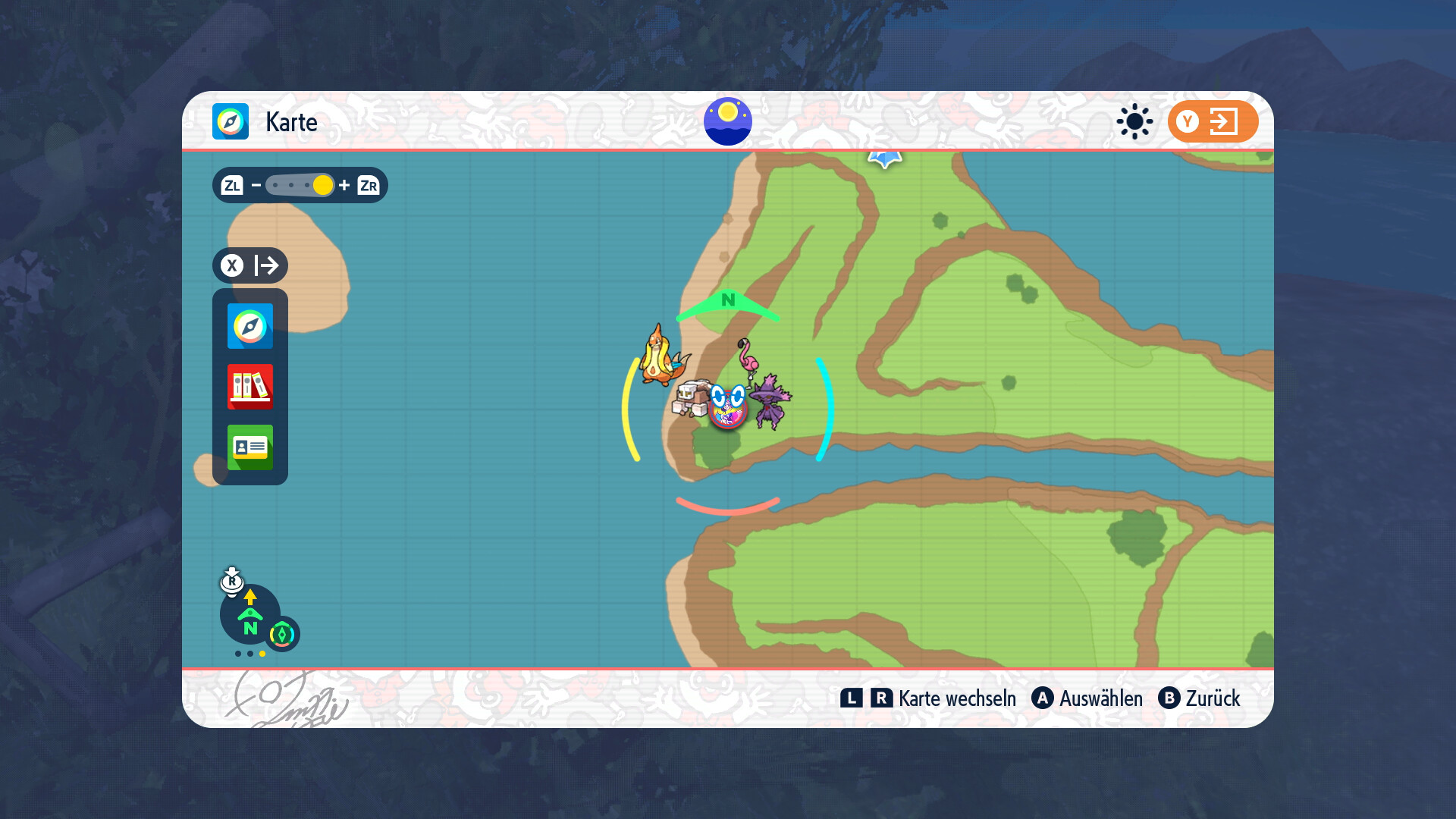Zoom out with the minus sign
This screenshot has height=819, width=1456.
(256, 185)
